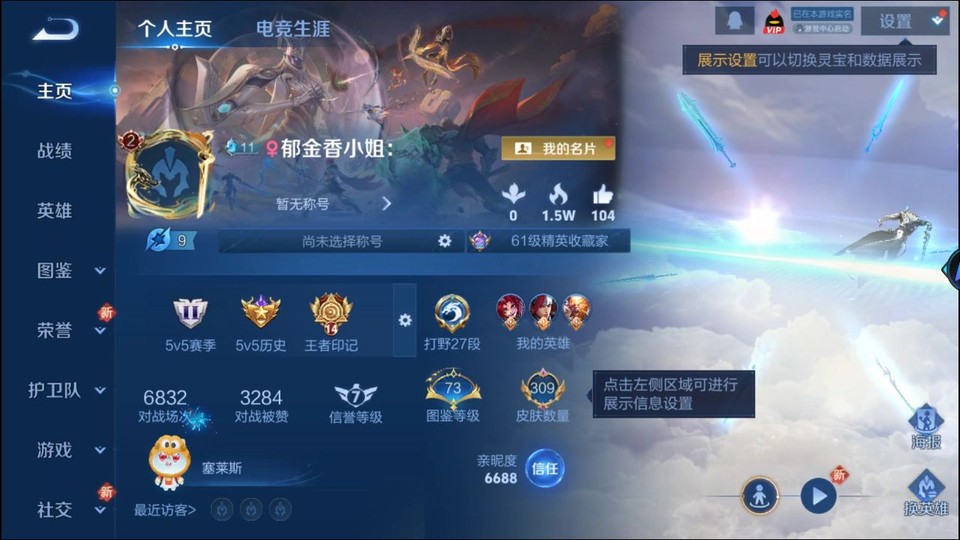This screenshot has width=960, height=540.
Task: Expand the 护卫队 menu entry
Action: (68, 391)
